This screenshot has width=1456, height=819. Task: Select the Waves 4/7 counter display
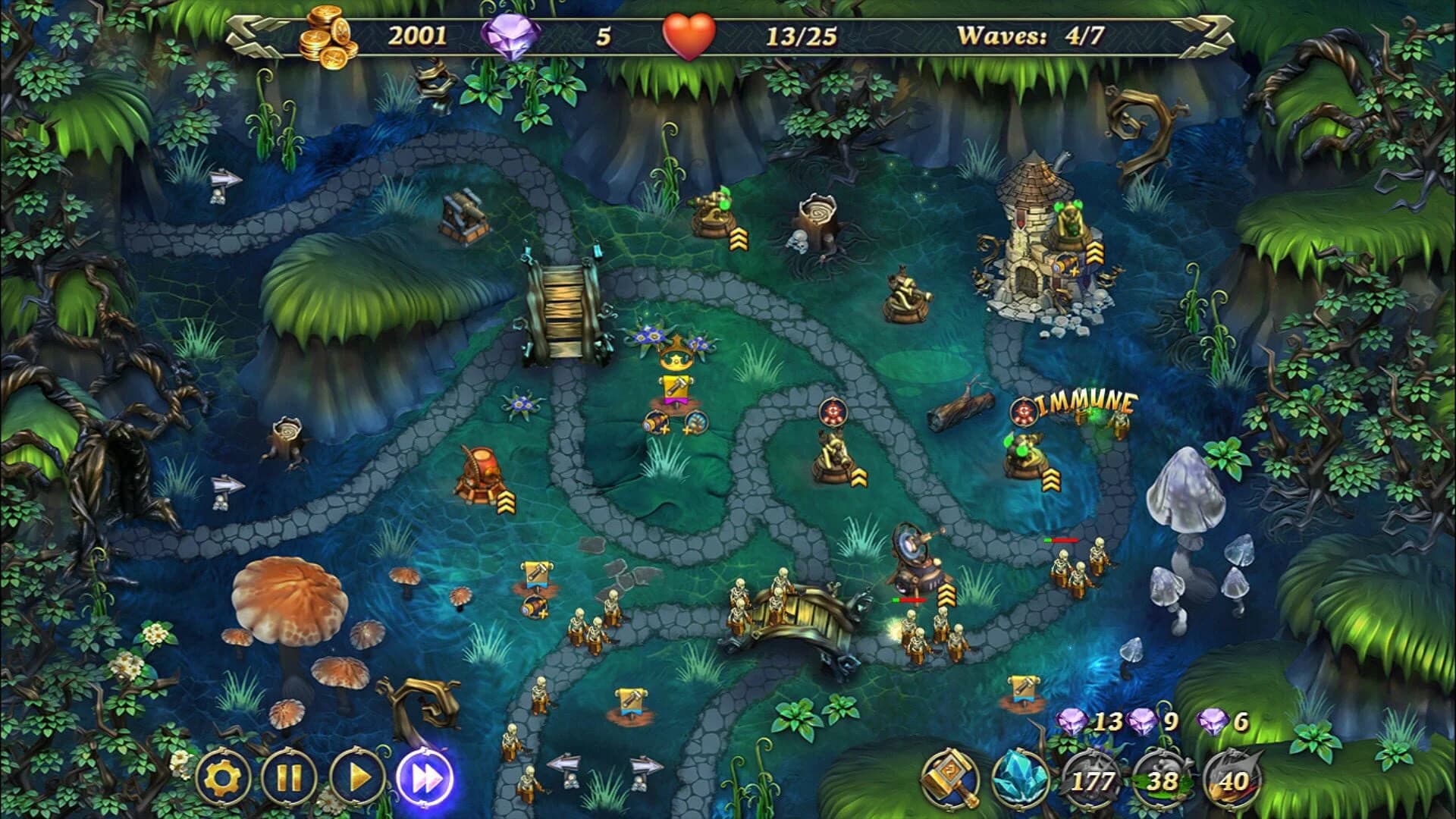coord(1031,32)
